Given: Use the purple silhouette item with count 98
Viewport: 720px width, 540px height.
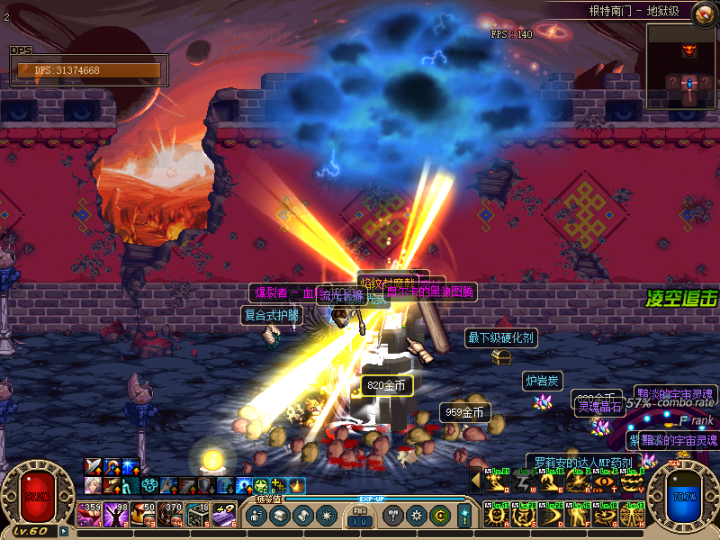Looking at the screenshot, I should (117, 514).
